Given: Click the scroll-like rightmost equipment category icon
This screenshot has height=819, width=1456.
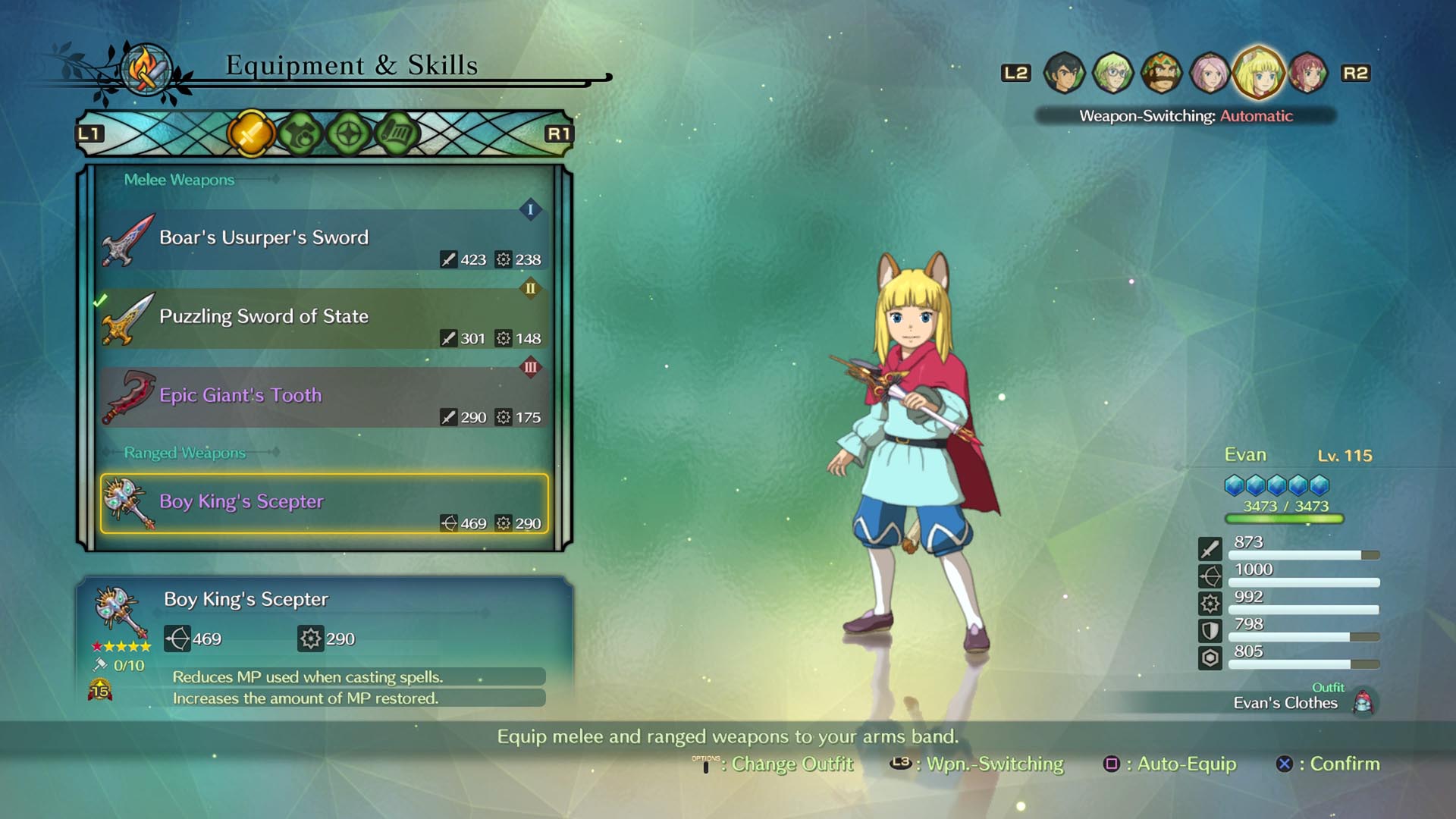Looking at the screenshot, I should coord(398,130).
